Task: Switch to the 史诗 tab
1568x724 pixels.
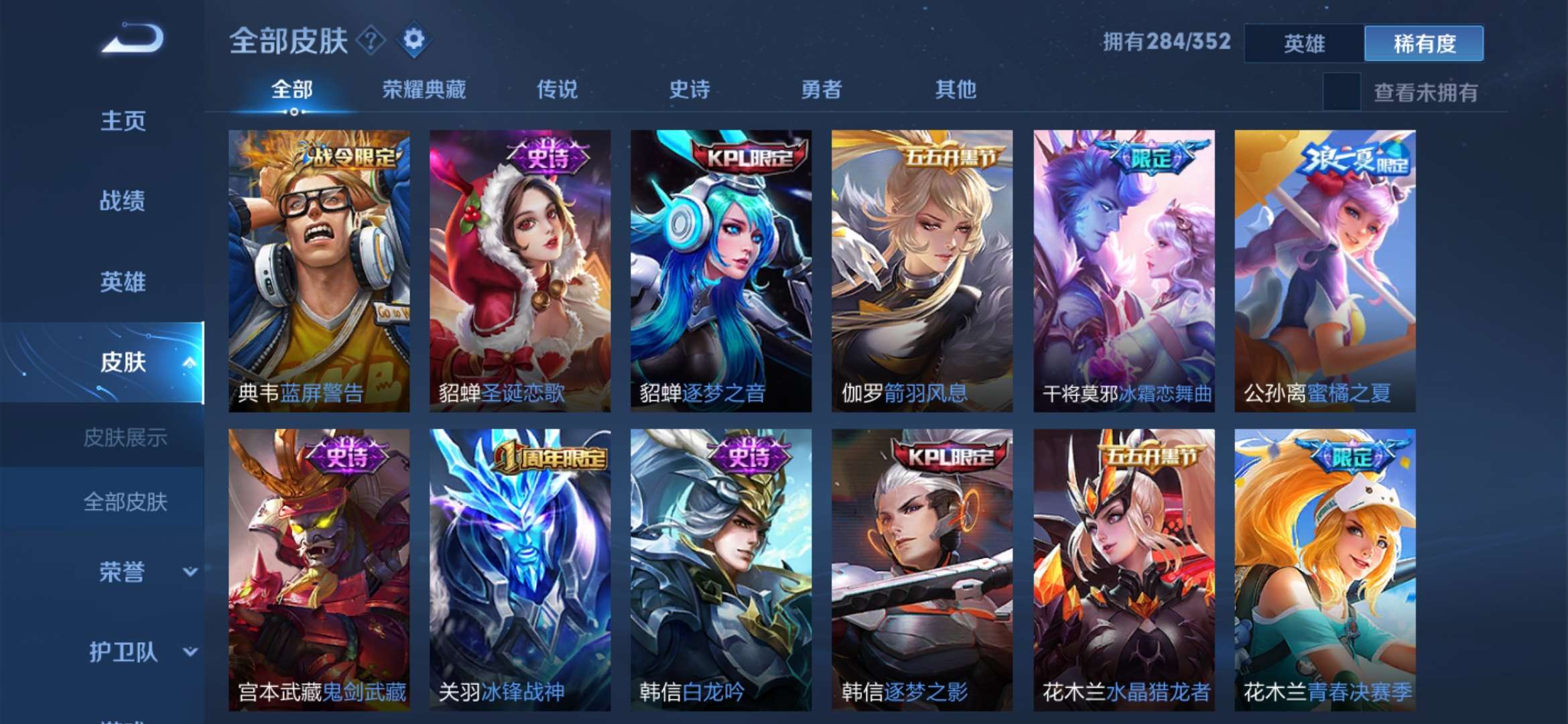Action: tap(690, 89)
